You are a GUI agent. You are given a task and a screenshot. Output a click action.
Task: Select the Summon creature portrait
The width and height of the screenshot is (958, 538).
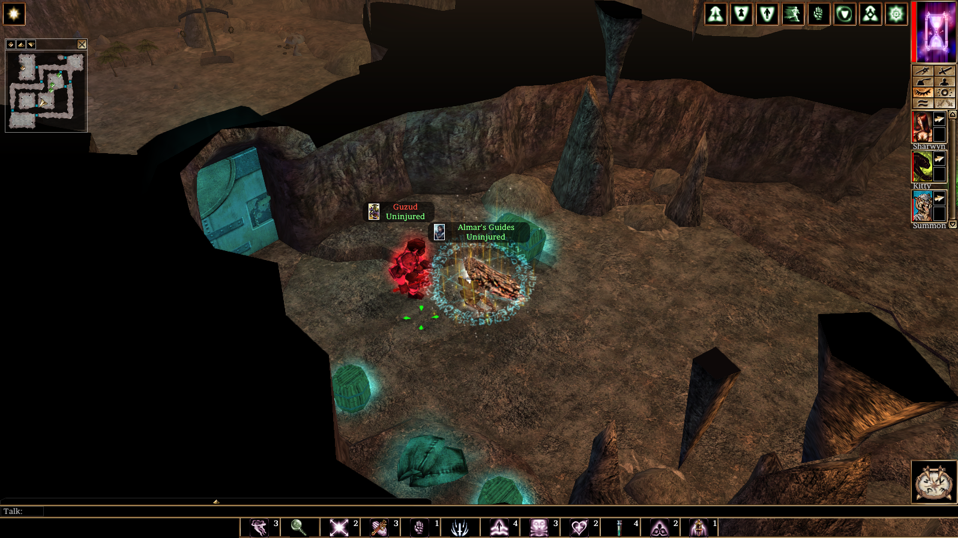coord(922,206)
